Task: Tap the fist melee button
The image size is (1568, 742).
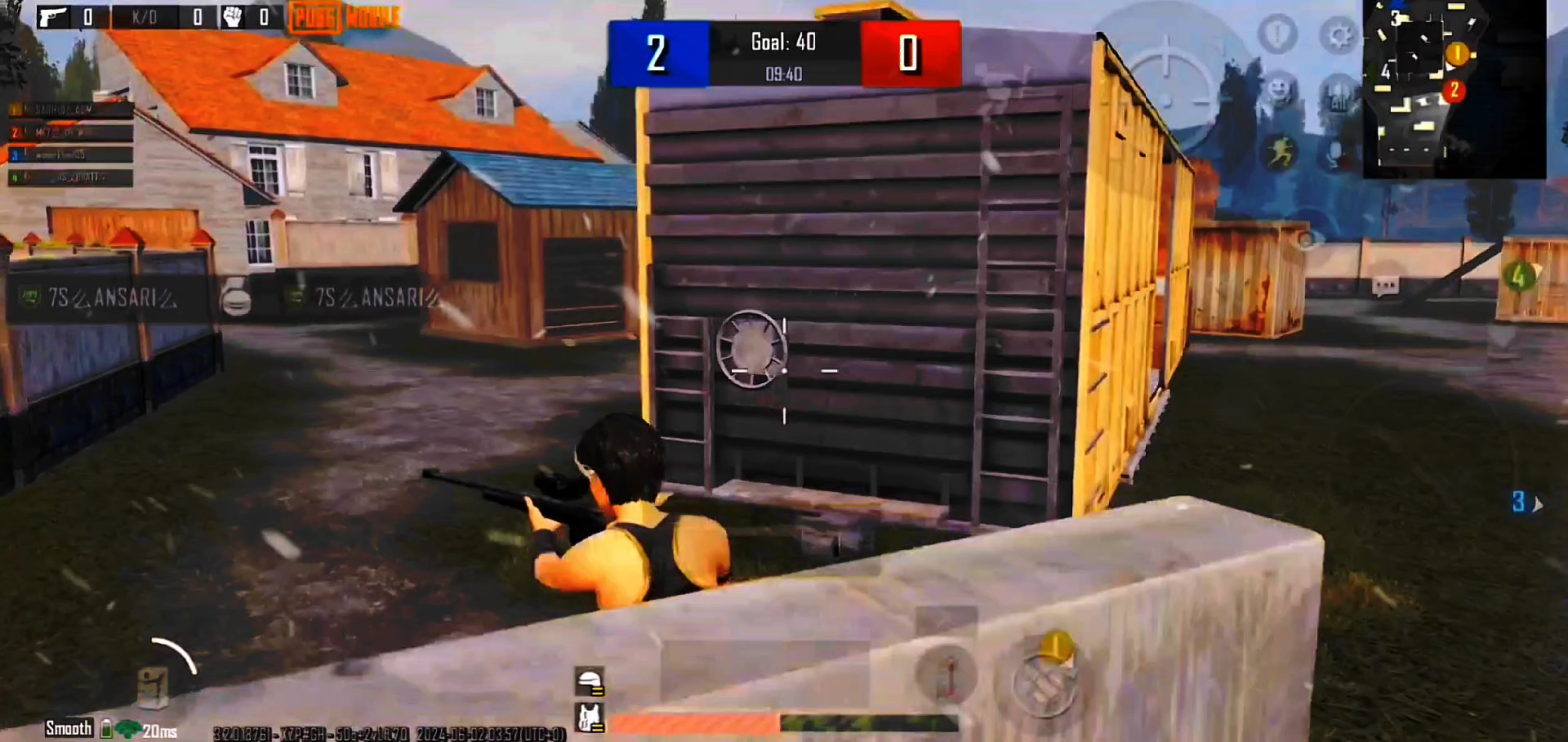Action: click(1045, 682)
